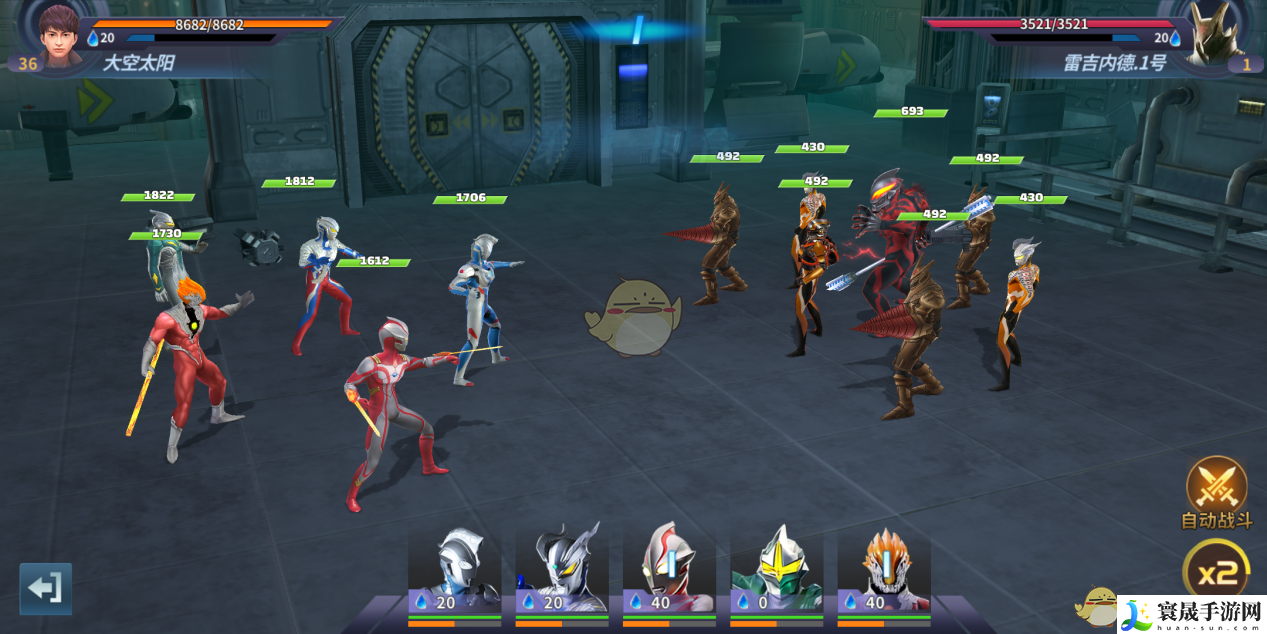Trigger the green Ultraman skill card costing 0
Viewport: 1267px width, 634px height.
click(x=777, y=570)
